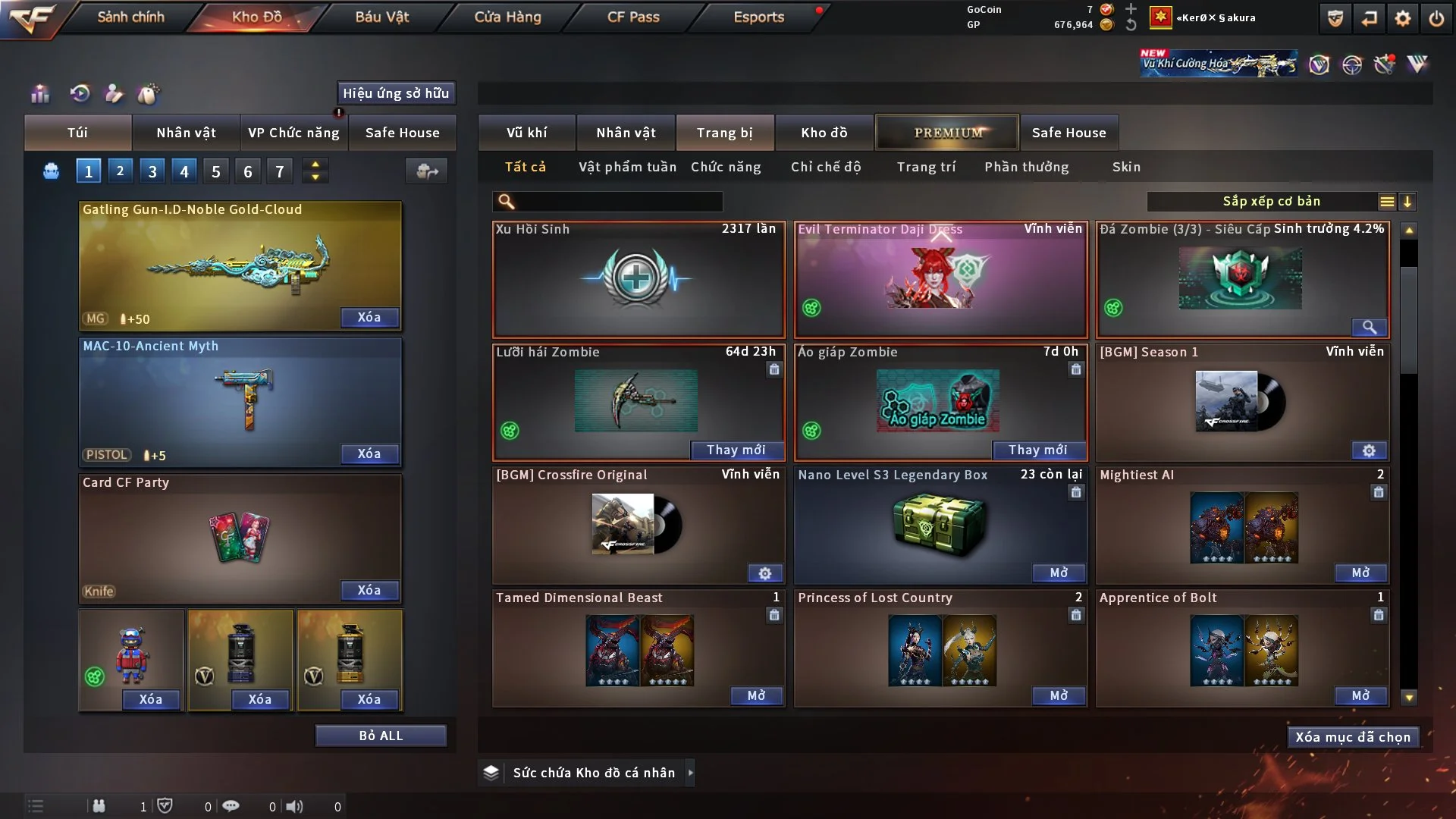The width and height of the screenshot is (1456, 819).
Task: Select the Vũ khí weapons tab
Action: click(526, 133)
